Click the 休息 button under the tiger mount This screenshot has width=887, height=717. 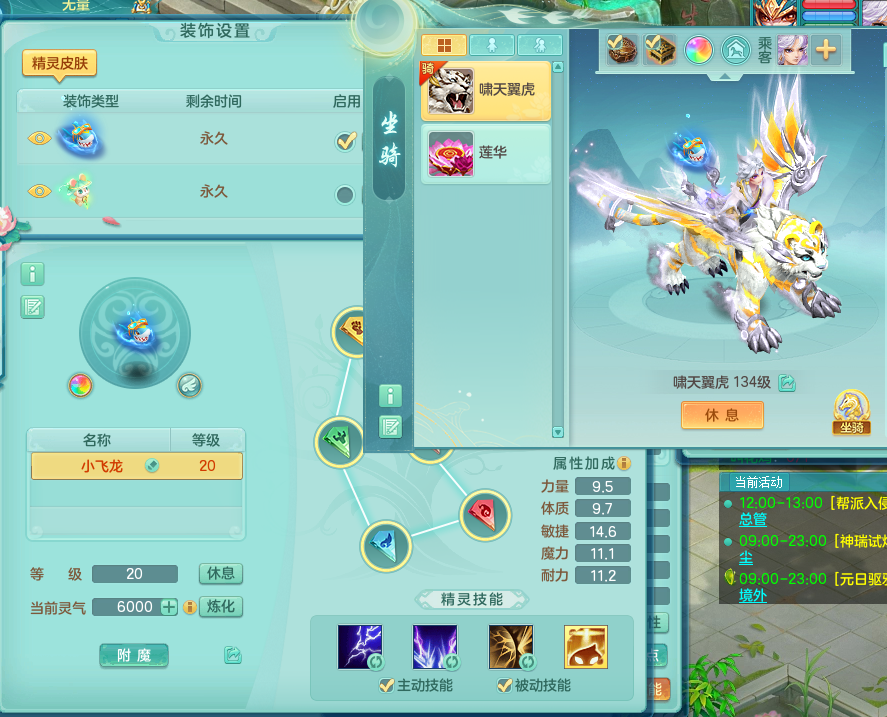coord(722,415)
